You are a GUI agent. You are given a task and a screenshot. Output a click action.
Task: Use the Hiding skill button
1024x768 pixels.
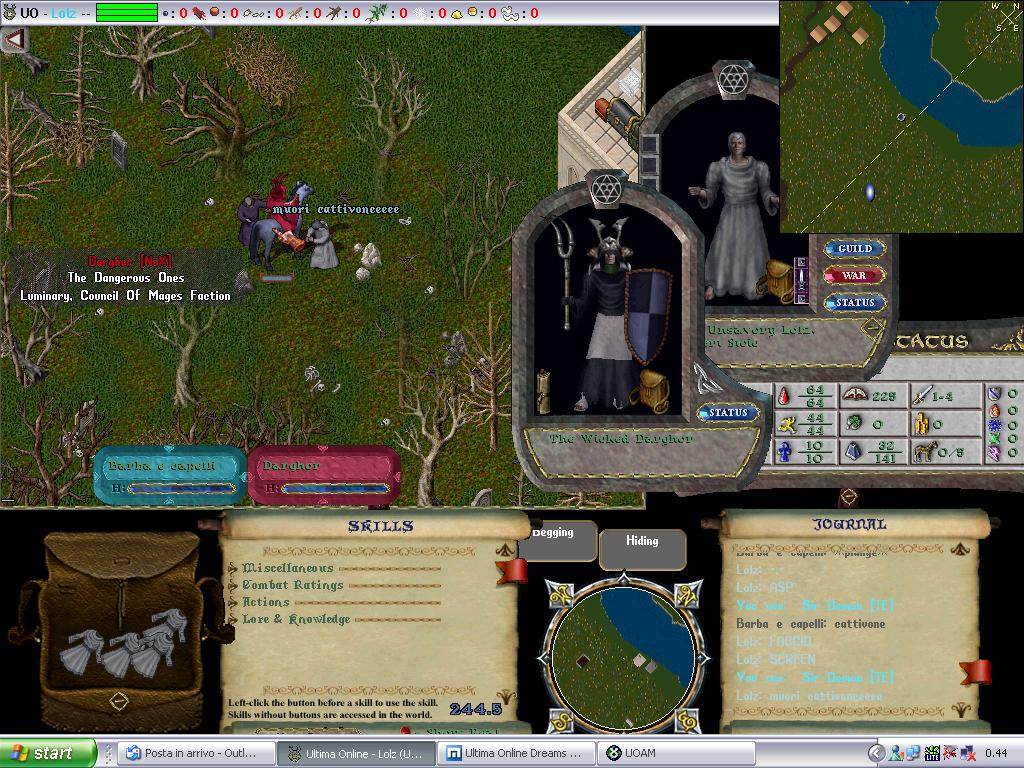coord(642,542)
